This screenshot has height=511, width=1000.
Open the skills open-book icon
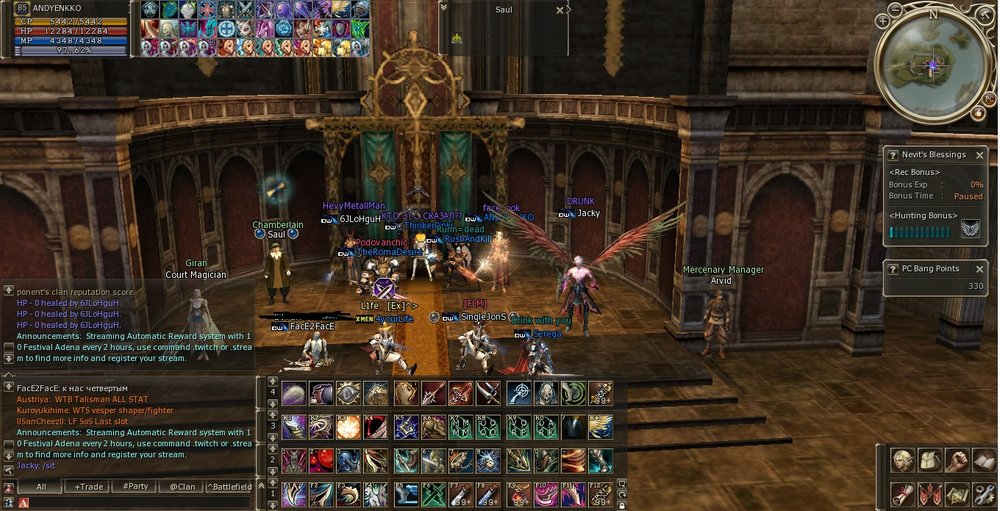point(985,461)
